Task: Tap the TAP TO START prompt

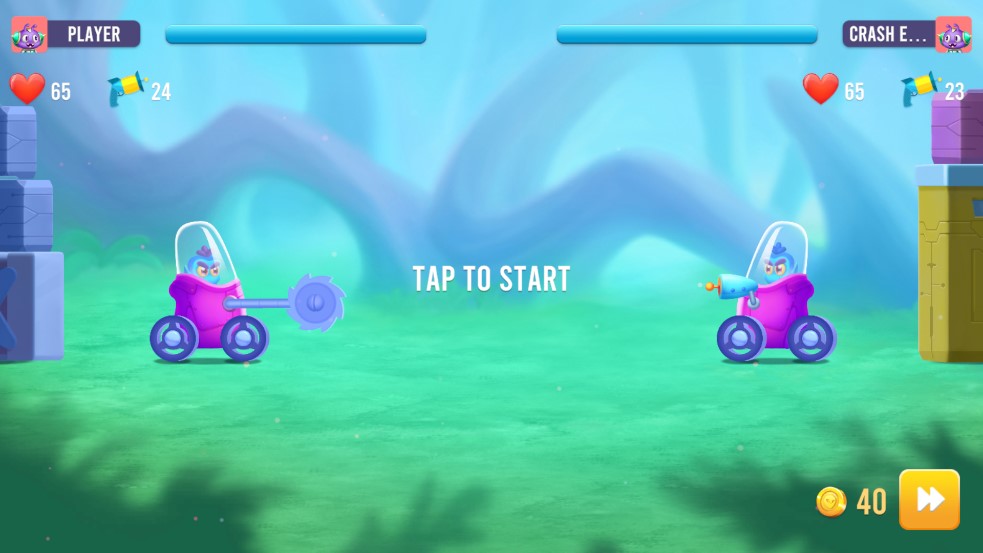Action: click(491, 279)
